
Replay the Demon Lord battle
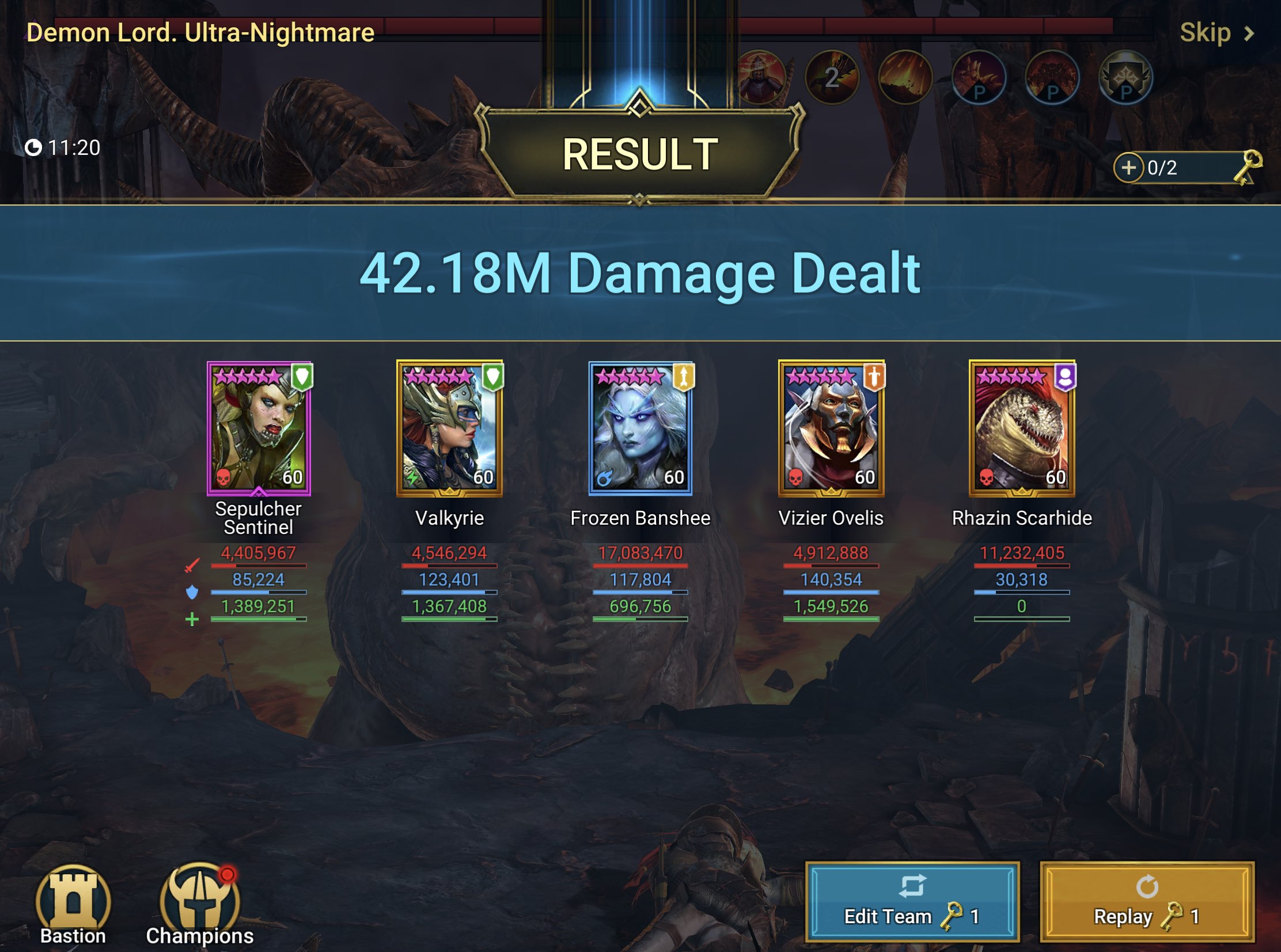point(1147,902)
